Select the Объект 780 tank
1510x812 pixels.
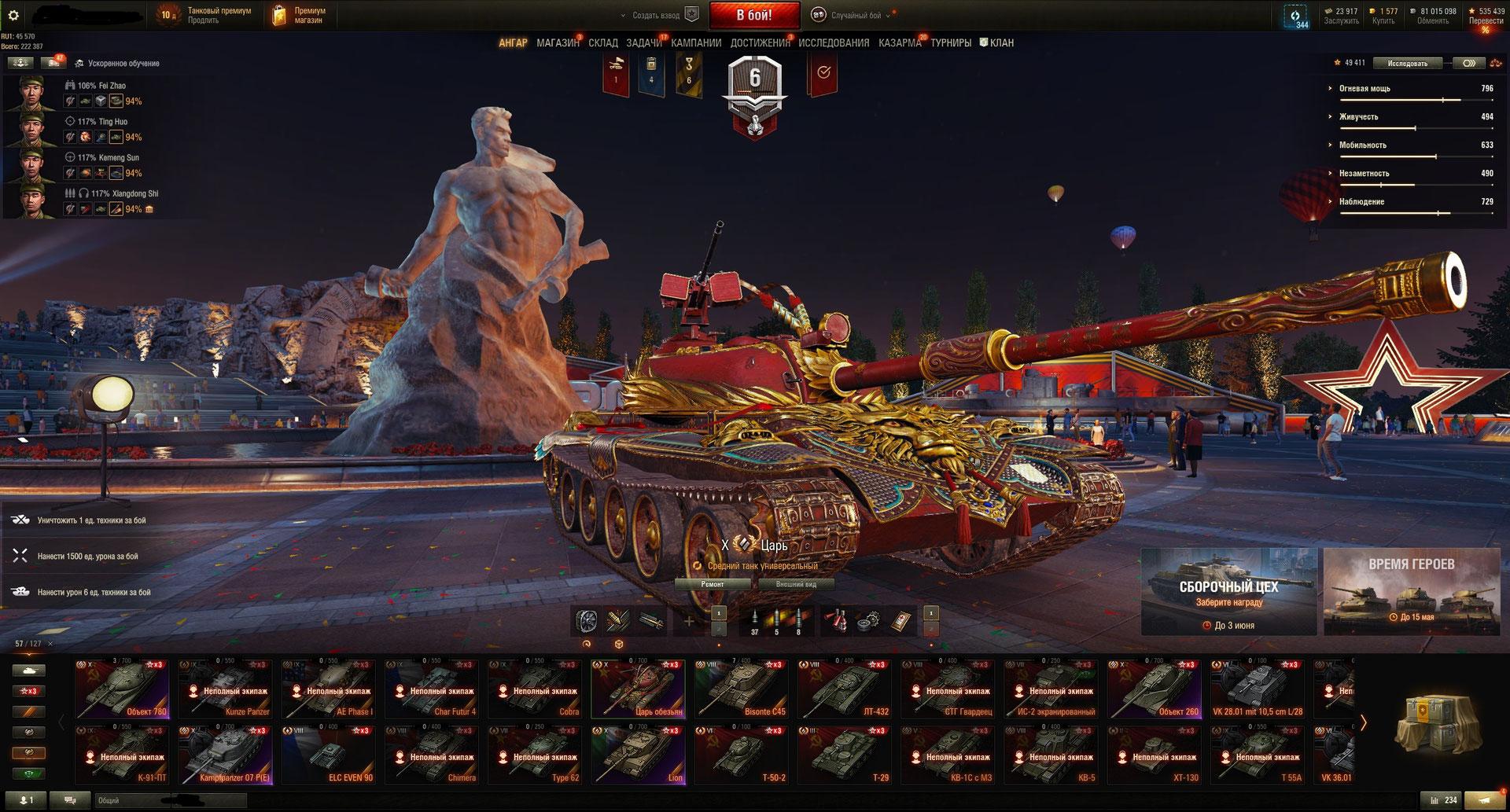pyautogui.click(x=122, y=689)
